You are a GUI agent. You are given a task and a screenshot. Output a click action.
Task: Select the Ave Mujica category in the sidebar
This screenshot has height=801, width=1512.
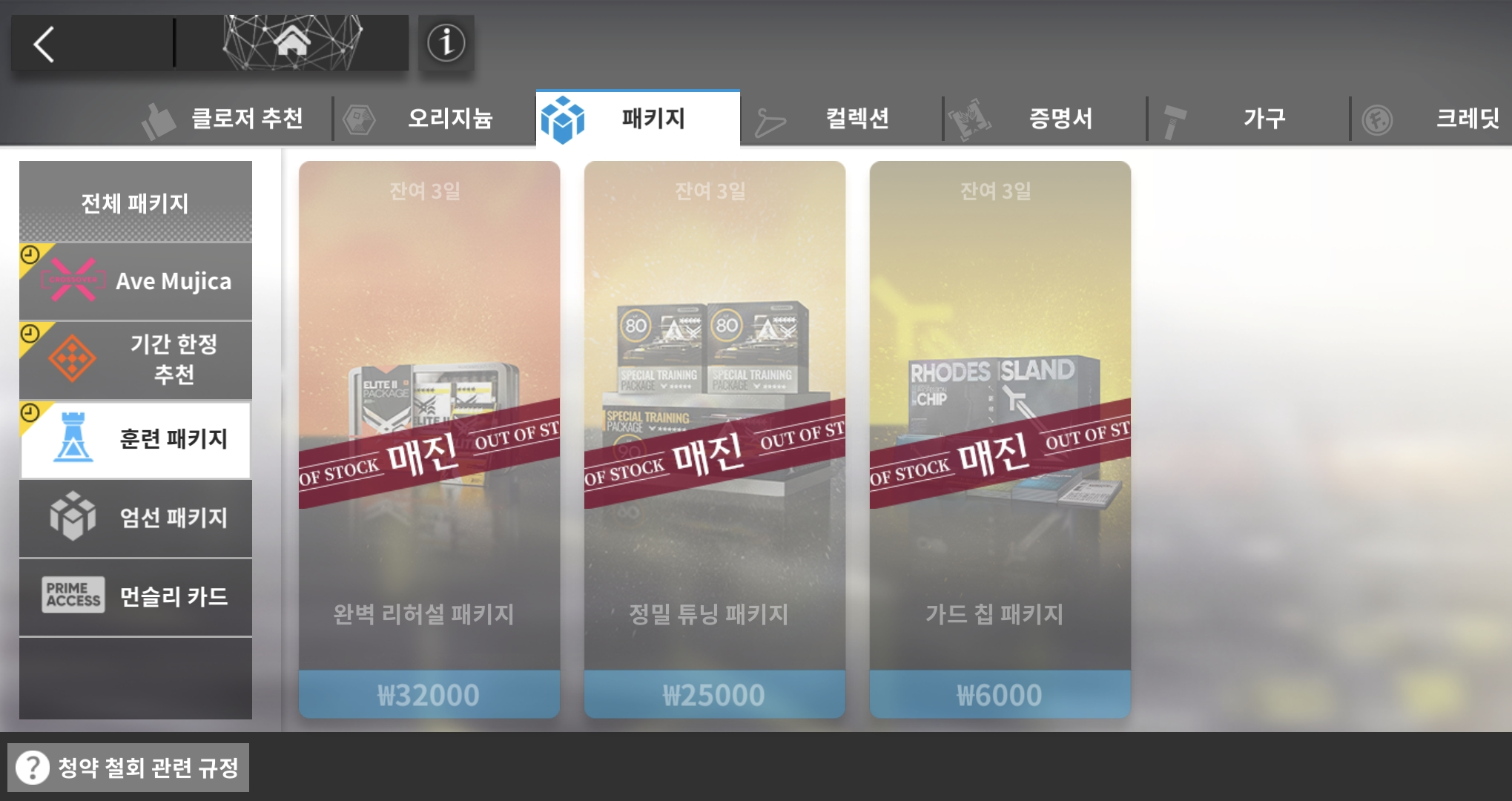coord(135,281)
